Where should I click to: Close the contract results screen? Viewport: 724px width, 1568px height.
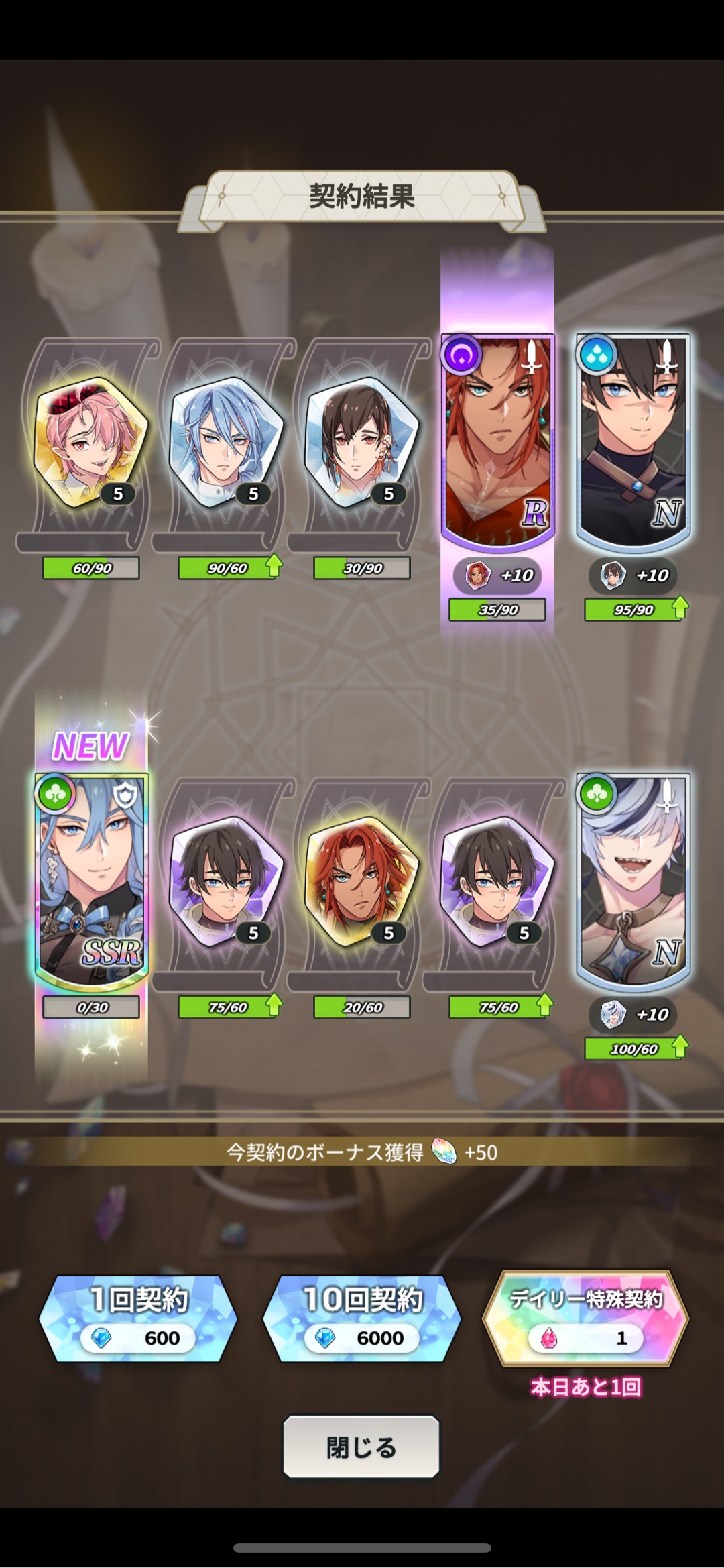tap(361, 1447)
